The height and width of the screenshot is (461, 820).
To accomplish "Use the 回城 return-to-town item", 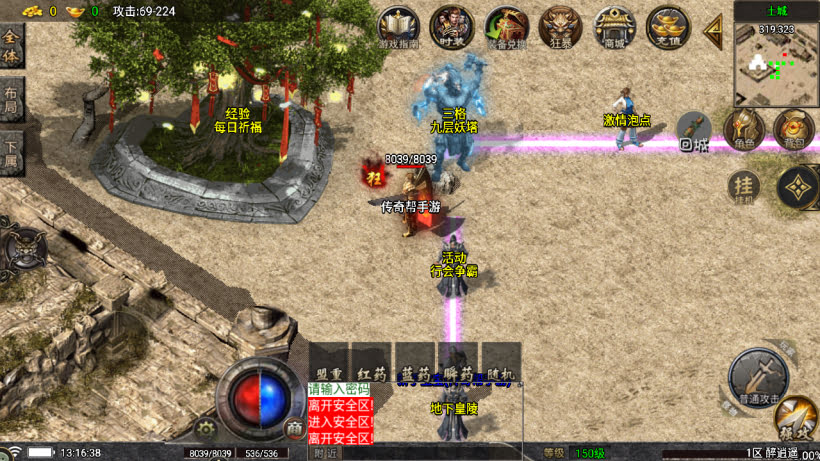I will click(694, 131).
